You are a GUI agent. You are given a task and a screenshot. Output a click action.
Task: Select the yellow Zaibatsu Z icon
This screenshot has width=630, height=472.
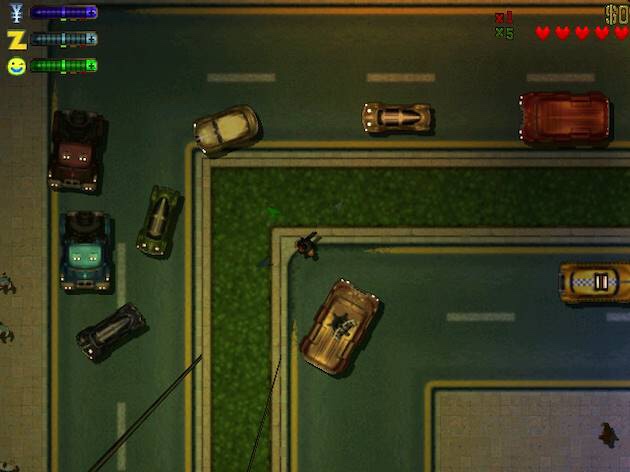(x=16, y=39)
